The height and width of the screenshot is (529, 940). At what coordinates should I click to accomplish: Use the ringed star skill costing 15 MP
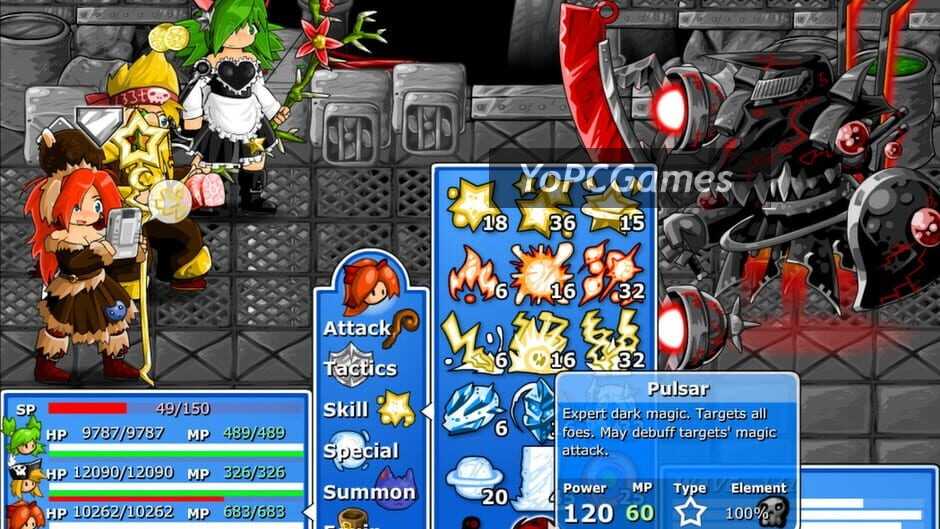(611, 207)
